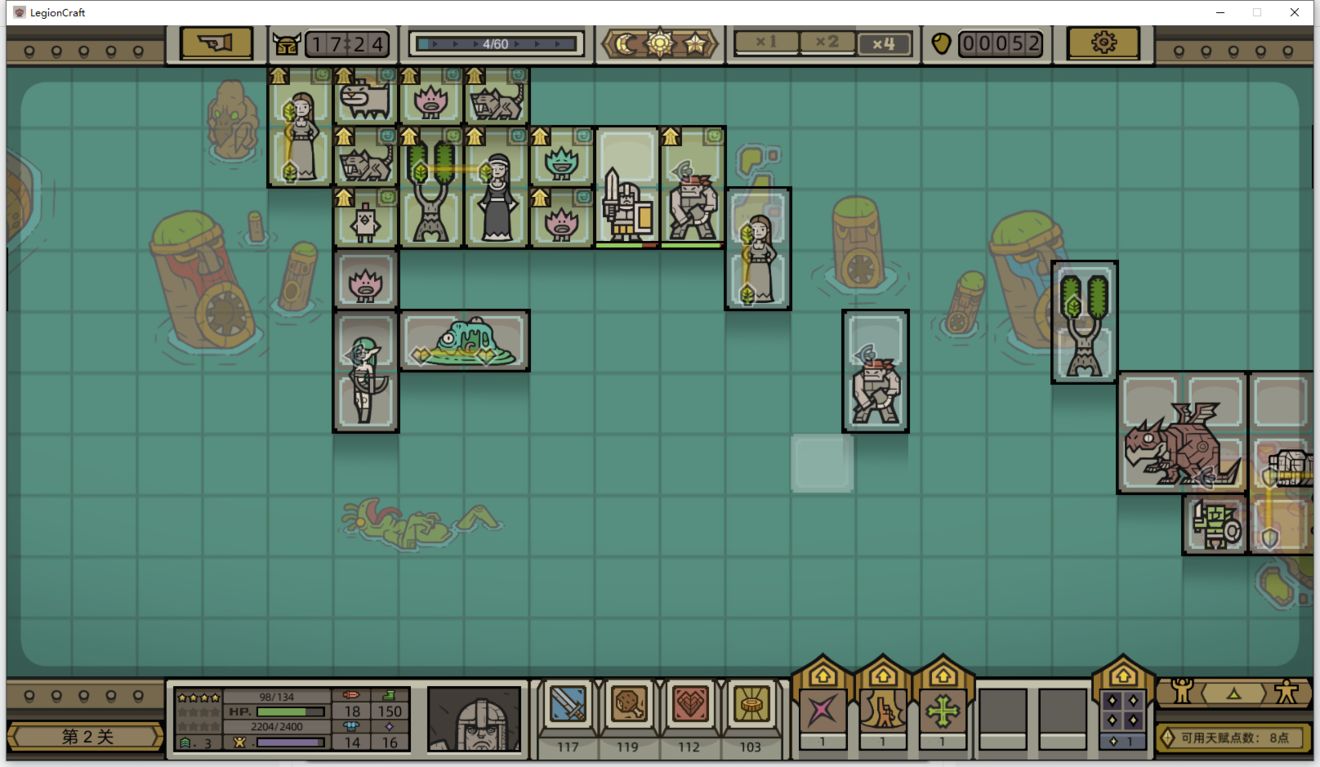Viewport: 1320px width, 767px height.
Task: Click the green triangle formation button
Action: point(1233,692)
